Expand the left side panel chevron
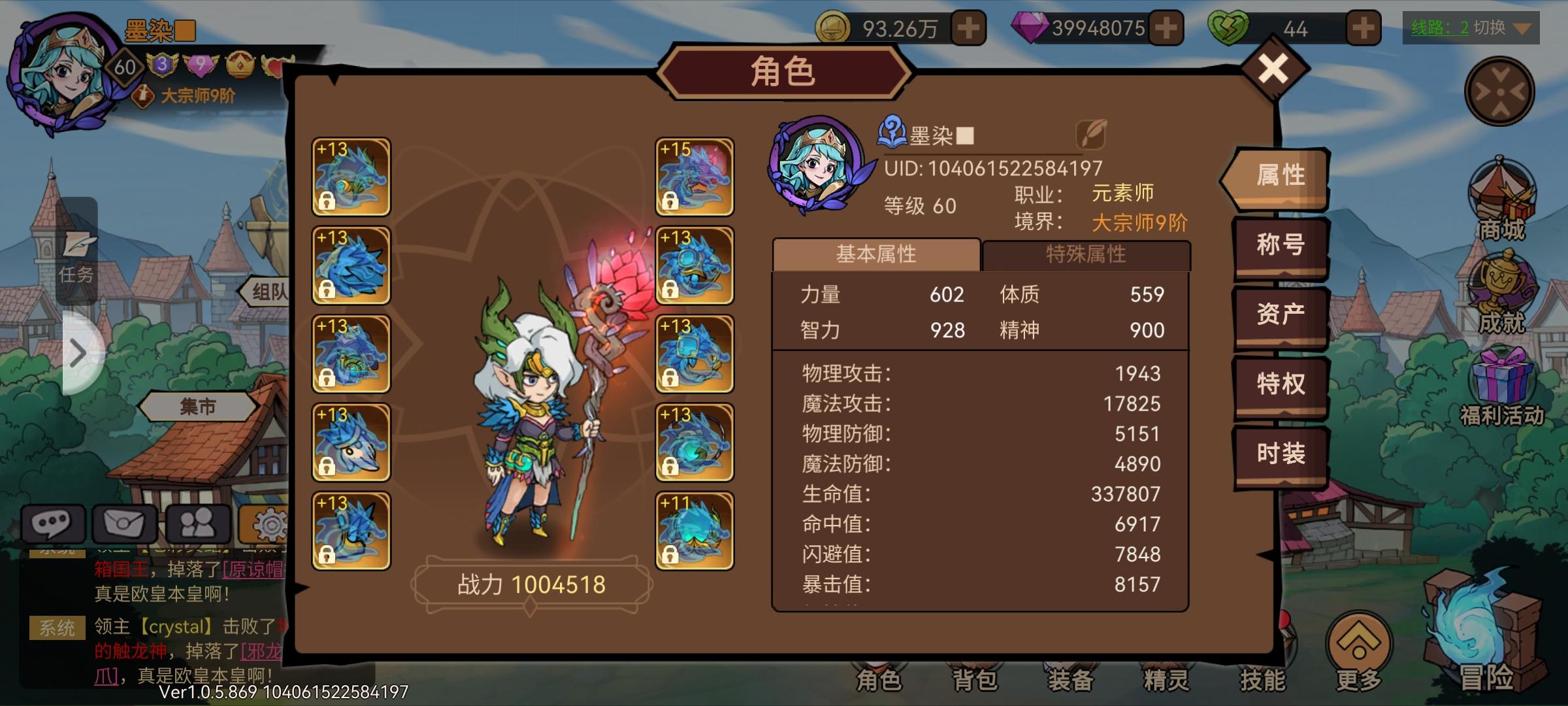The width and height of the screenshot is (1568, 706). pyautogui.click(x=78, y=353)
